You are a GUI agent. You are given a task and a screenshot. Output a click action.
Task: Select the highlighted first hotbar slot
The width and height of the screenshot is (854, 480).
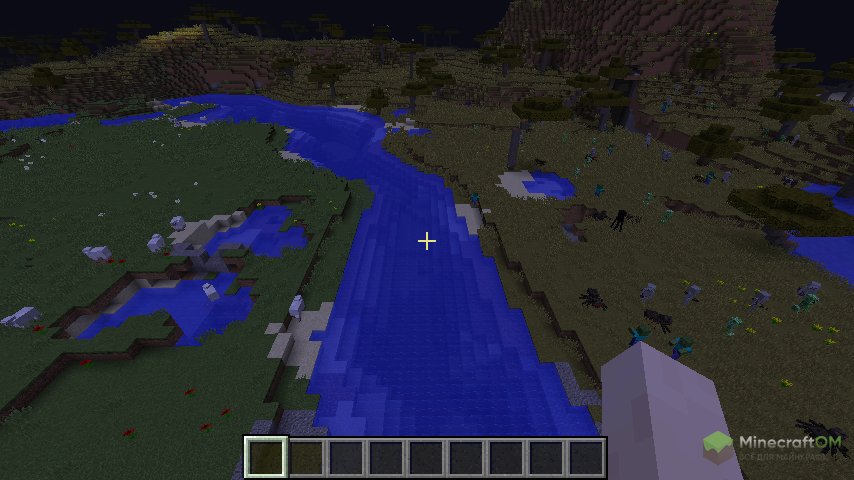(x=265, y=457)
